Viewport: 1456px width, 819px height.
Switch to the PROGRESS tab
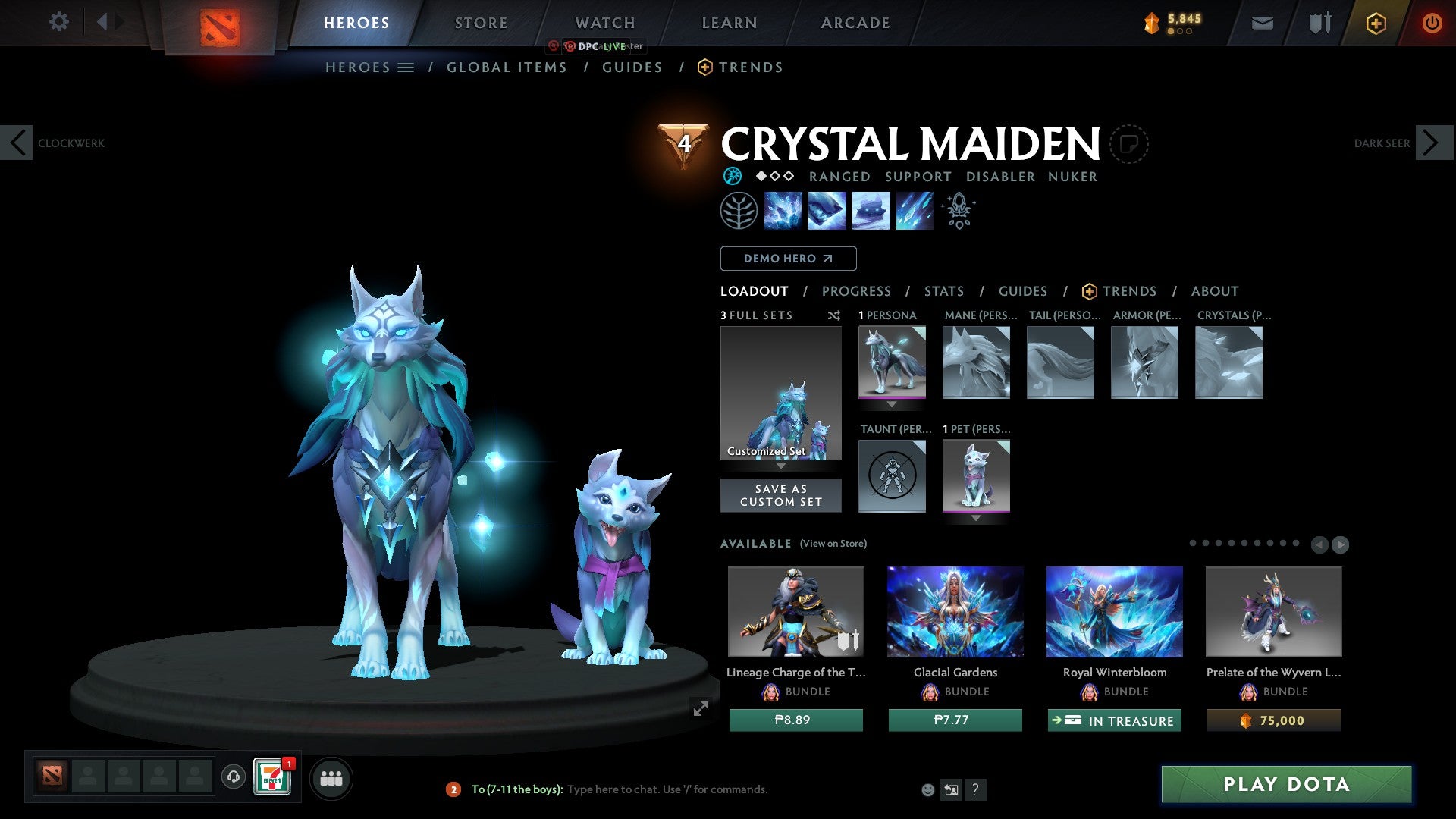[857, 291]
